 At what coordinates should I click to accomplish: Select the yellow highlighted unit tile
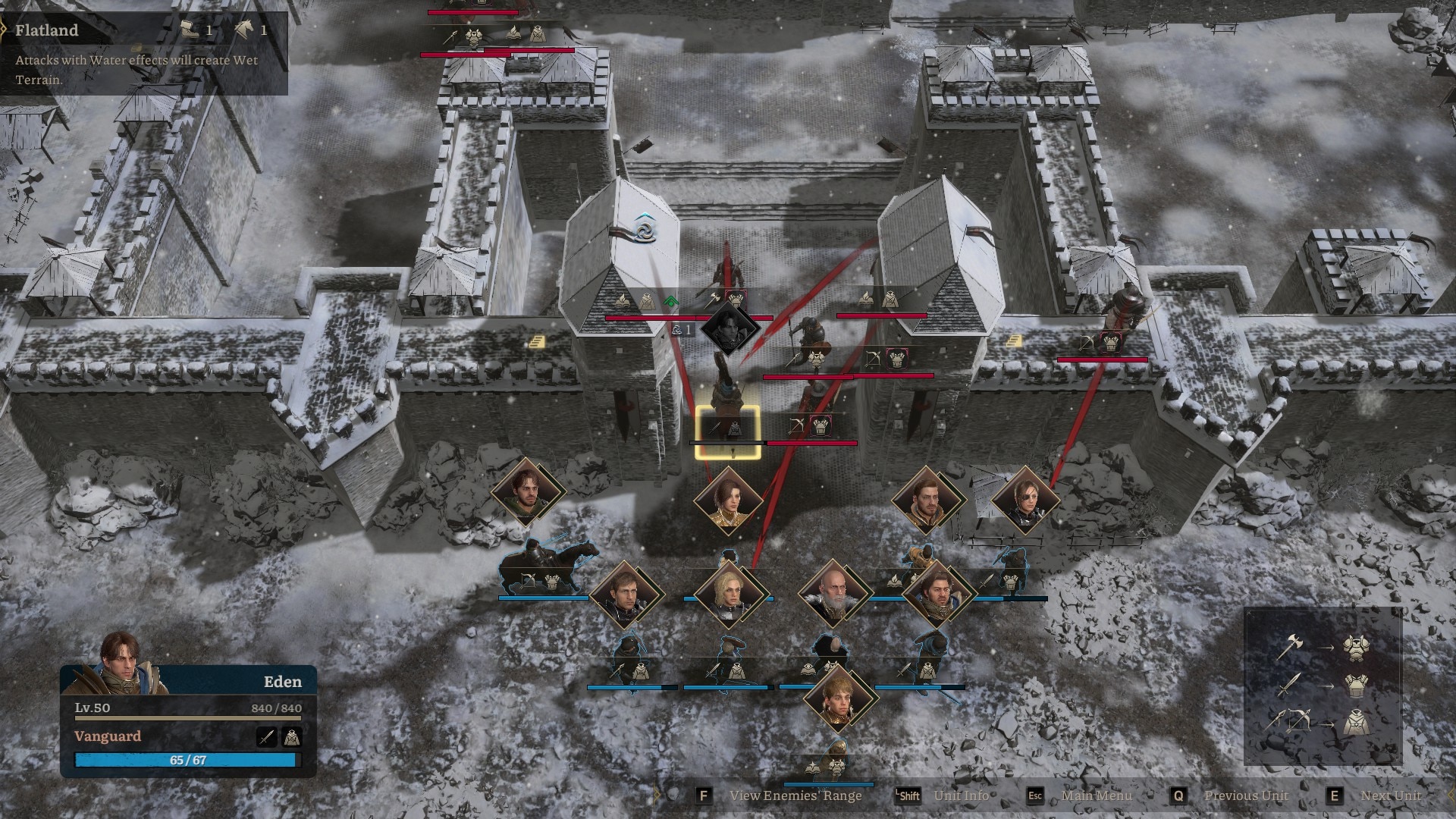(x=728, y=432)
